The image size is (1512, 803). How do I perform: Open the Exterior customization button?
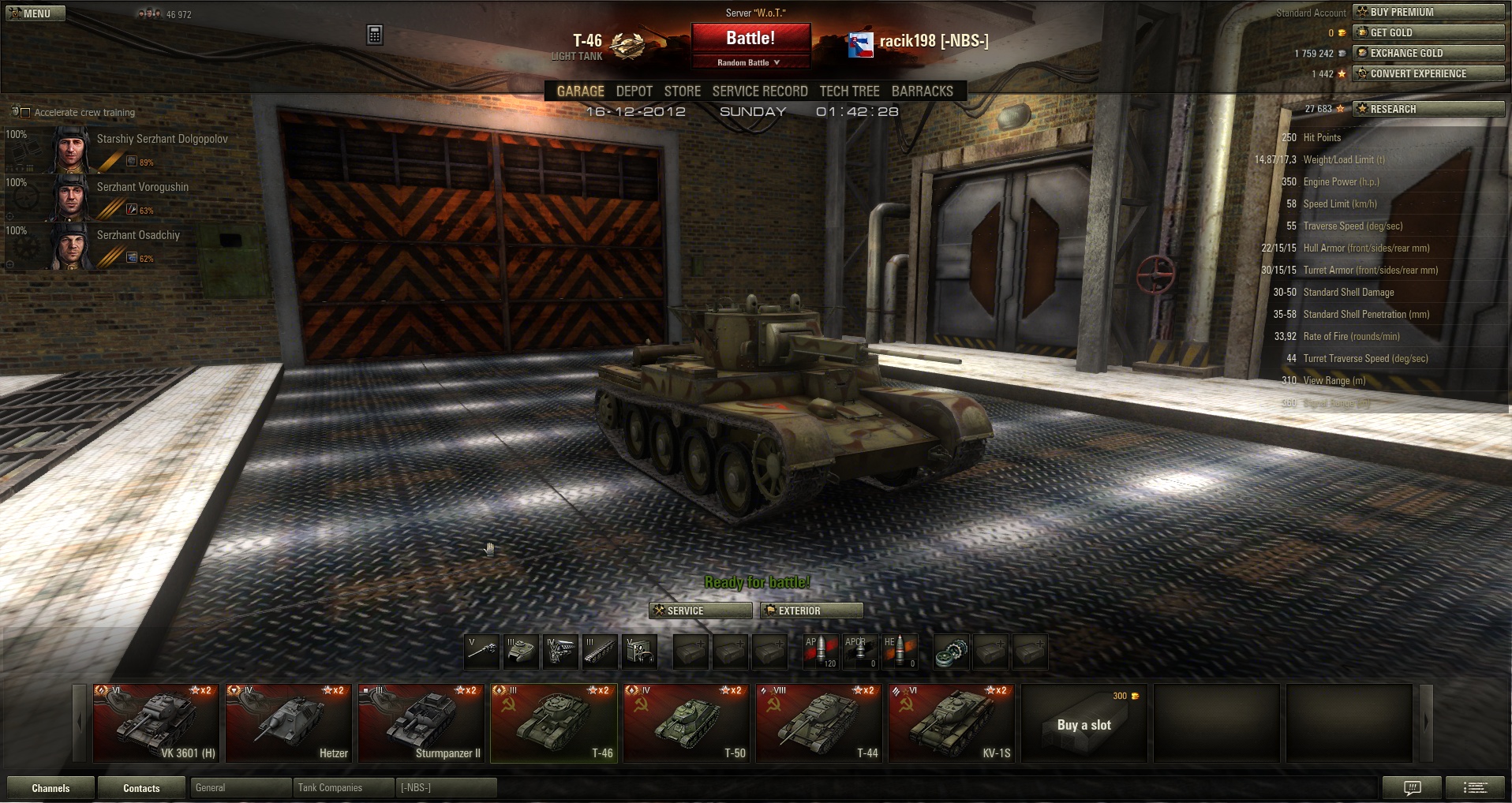(811, 611)
